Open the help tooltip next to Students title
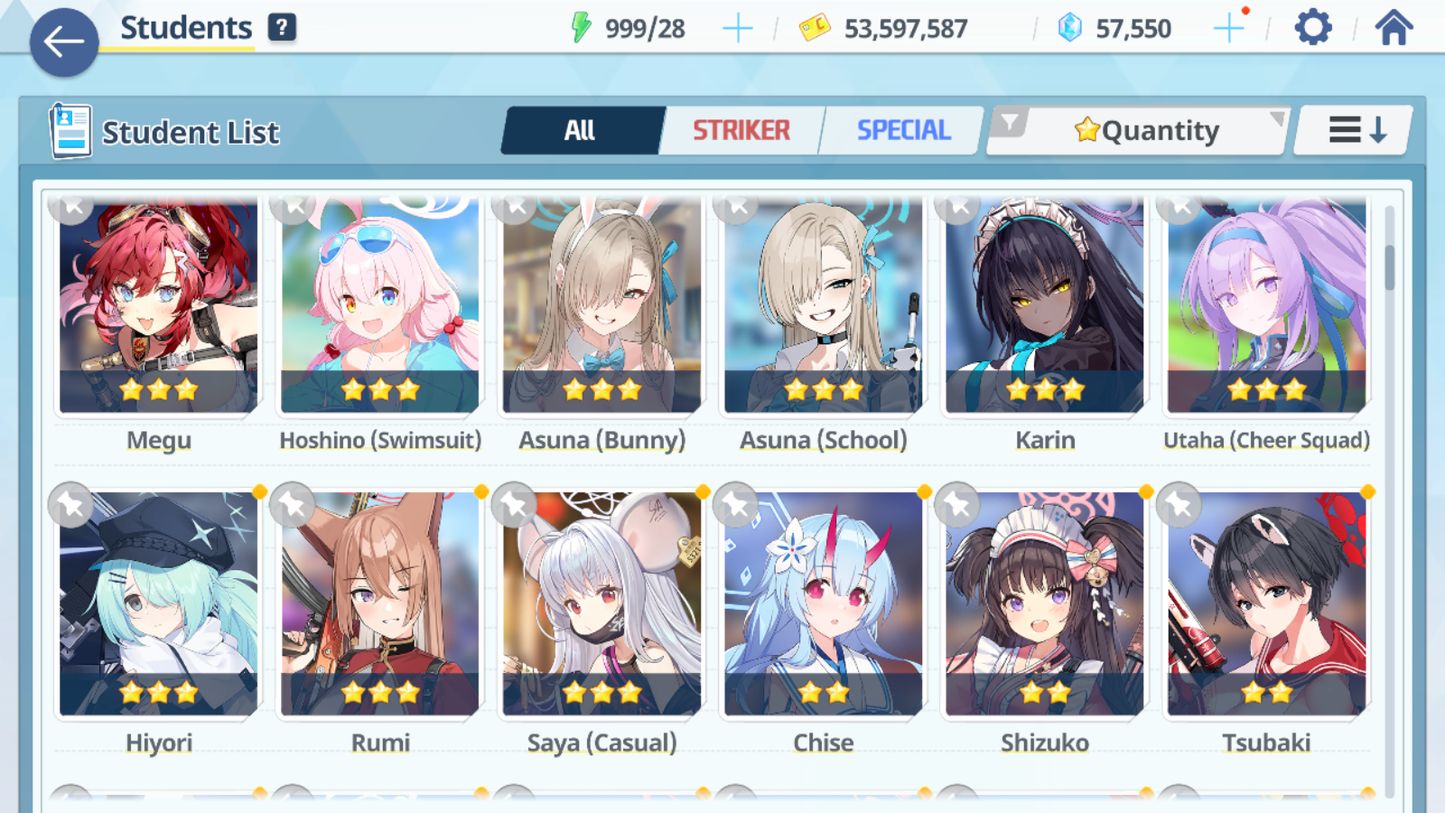 281,27
